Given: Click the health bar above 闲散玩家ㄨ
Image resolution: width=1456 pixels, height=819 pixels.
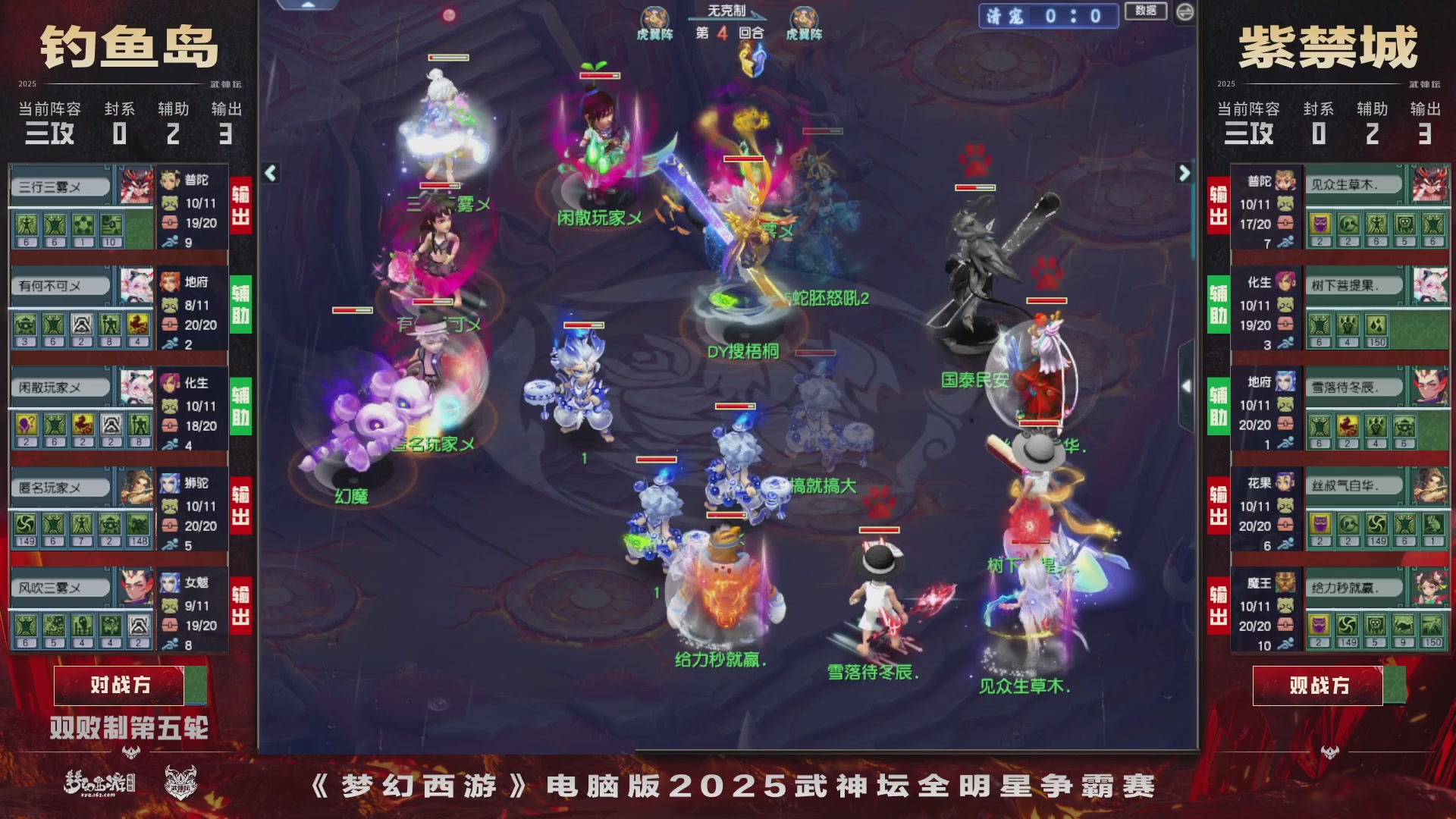Looking at the screenshot, I should 600,76.
